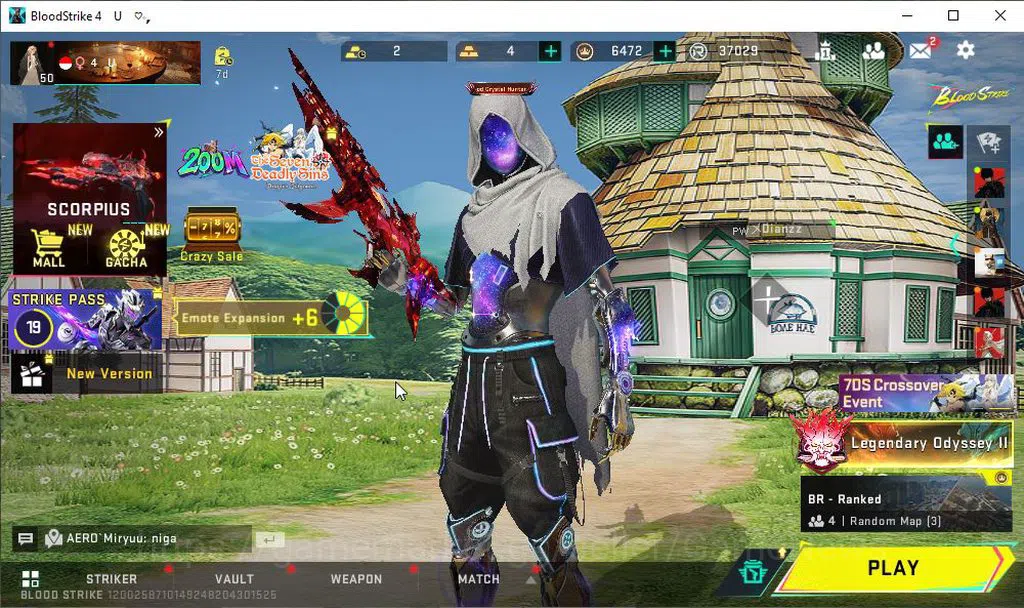
Task: Open the Strike Pass banner
Action: click(85, 319)
